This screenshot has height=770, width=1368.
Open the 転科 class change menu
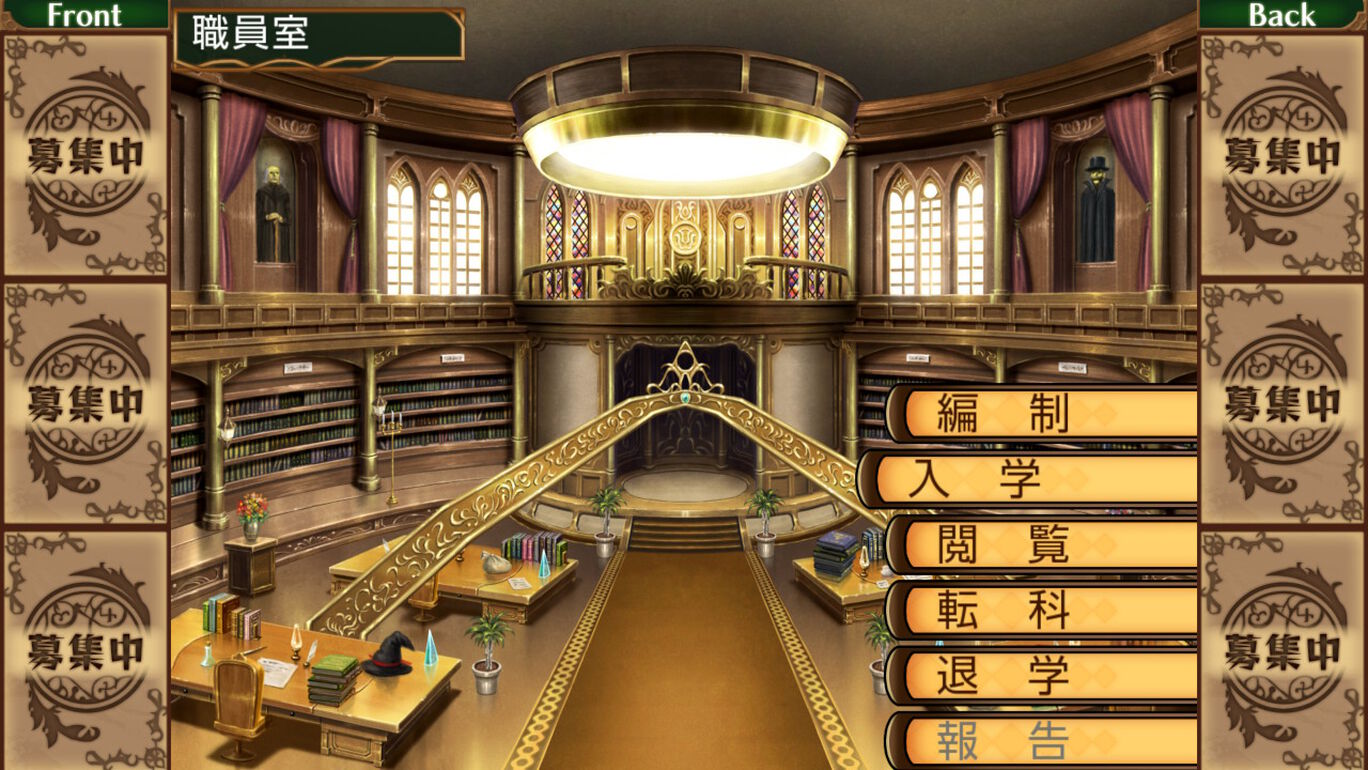coord(1045,610)
